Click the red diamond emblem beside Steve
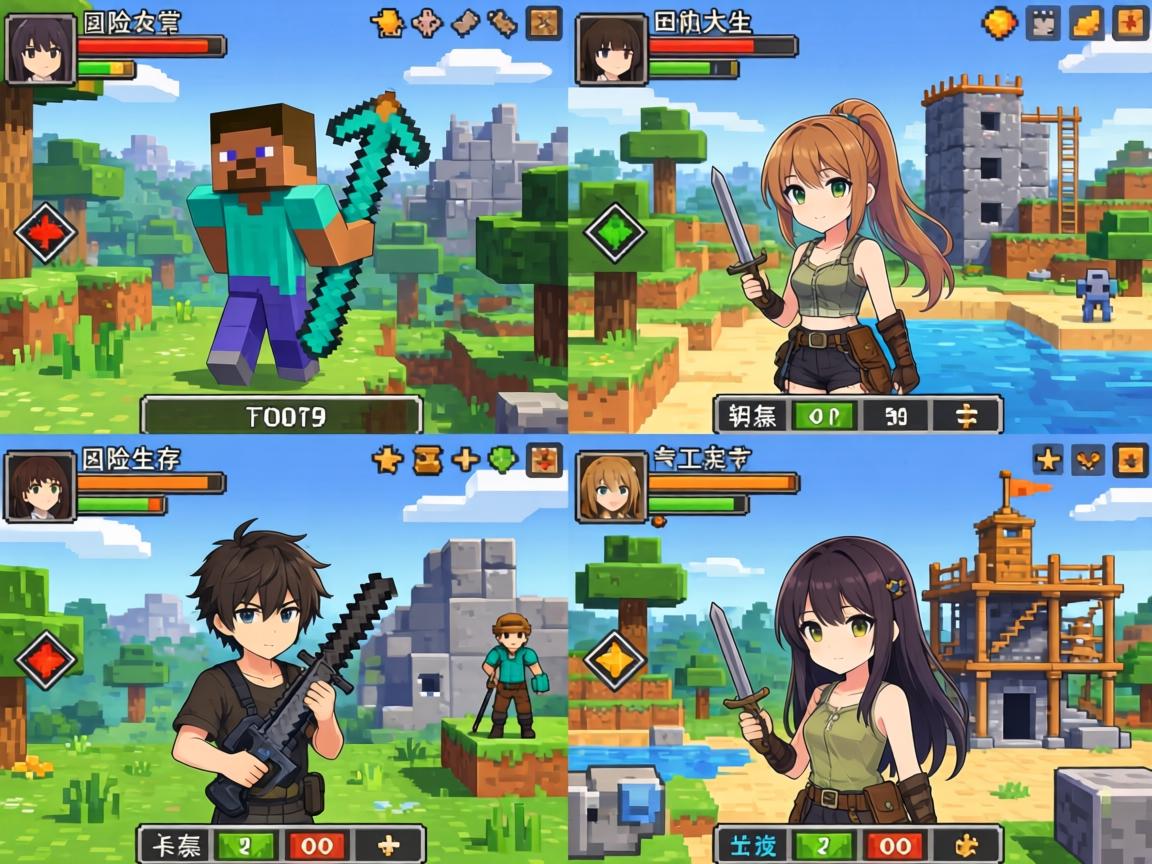 pyautogui.click(x=46, y=232)
